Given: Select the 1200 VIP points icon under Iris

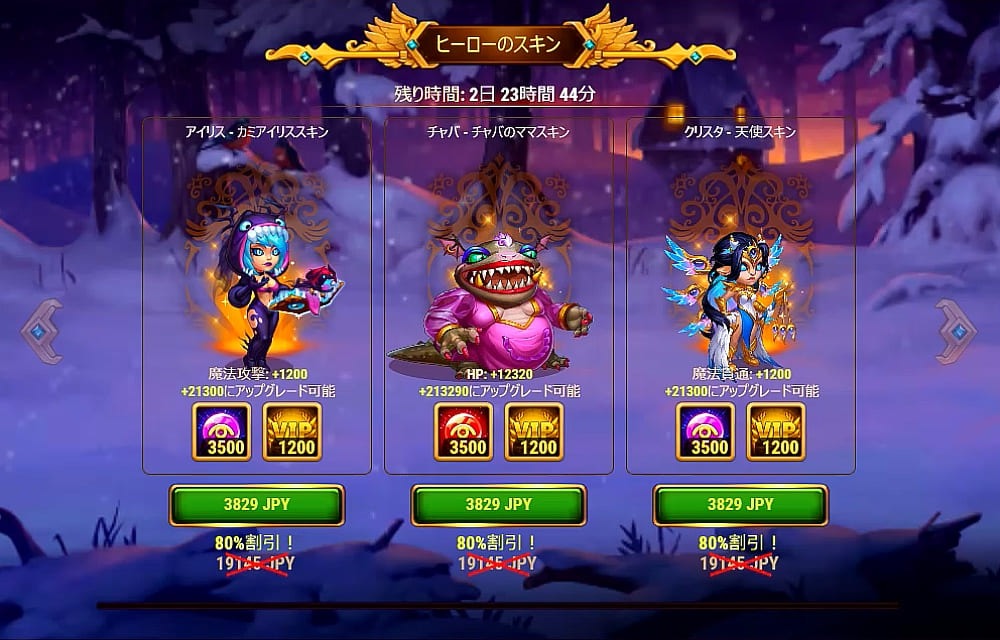Looking at the screenshot, I should pos(292,431).
